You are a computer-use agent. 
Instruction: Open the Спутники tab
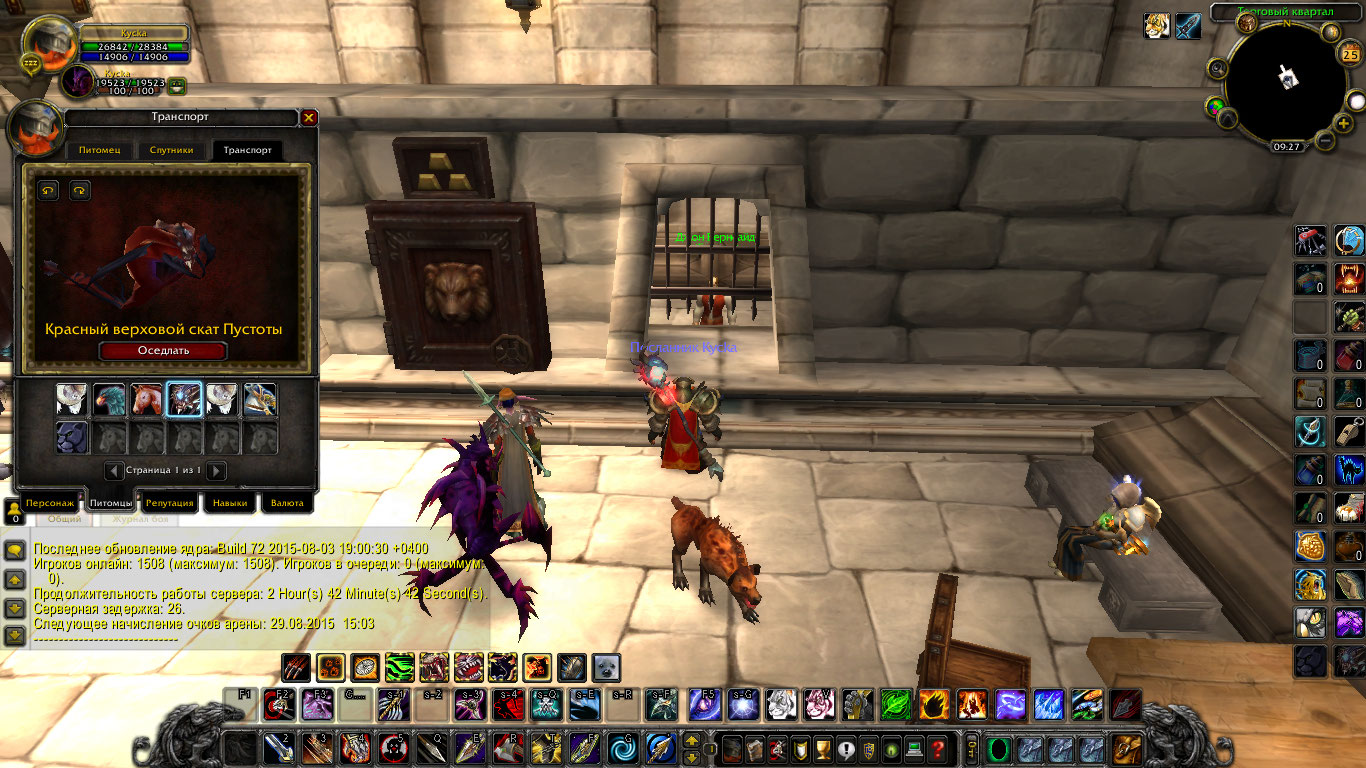[171, 150]
